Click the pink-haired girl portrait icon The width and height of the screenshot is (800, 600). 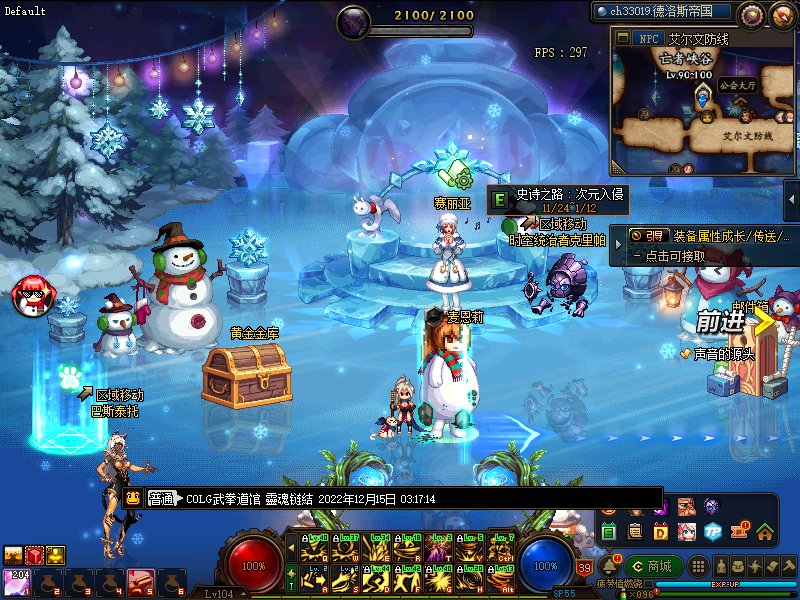click(687, 531)
